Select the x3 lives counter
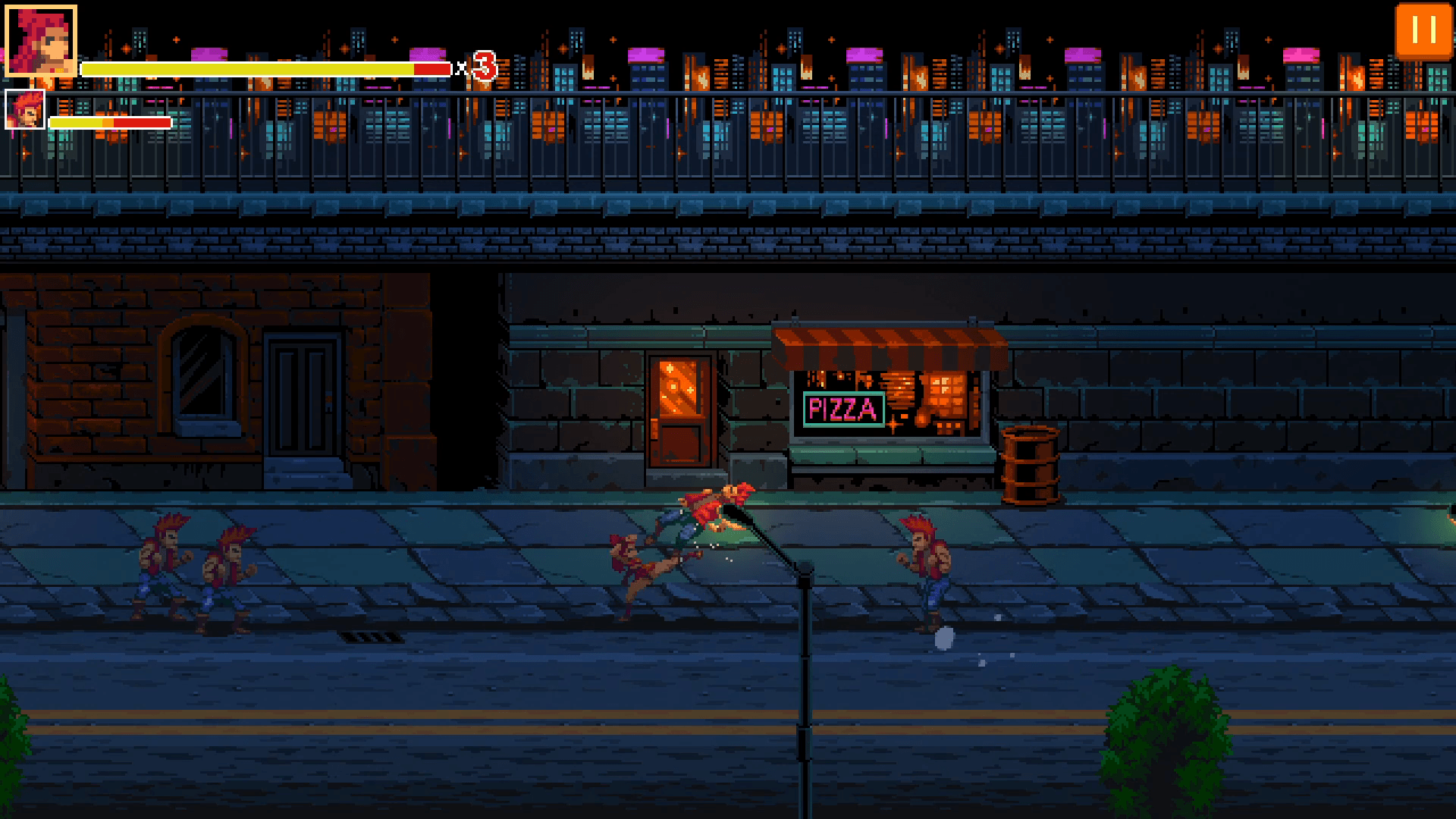The image size is (1456, 819). (480, 67)
